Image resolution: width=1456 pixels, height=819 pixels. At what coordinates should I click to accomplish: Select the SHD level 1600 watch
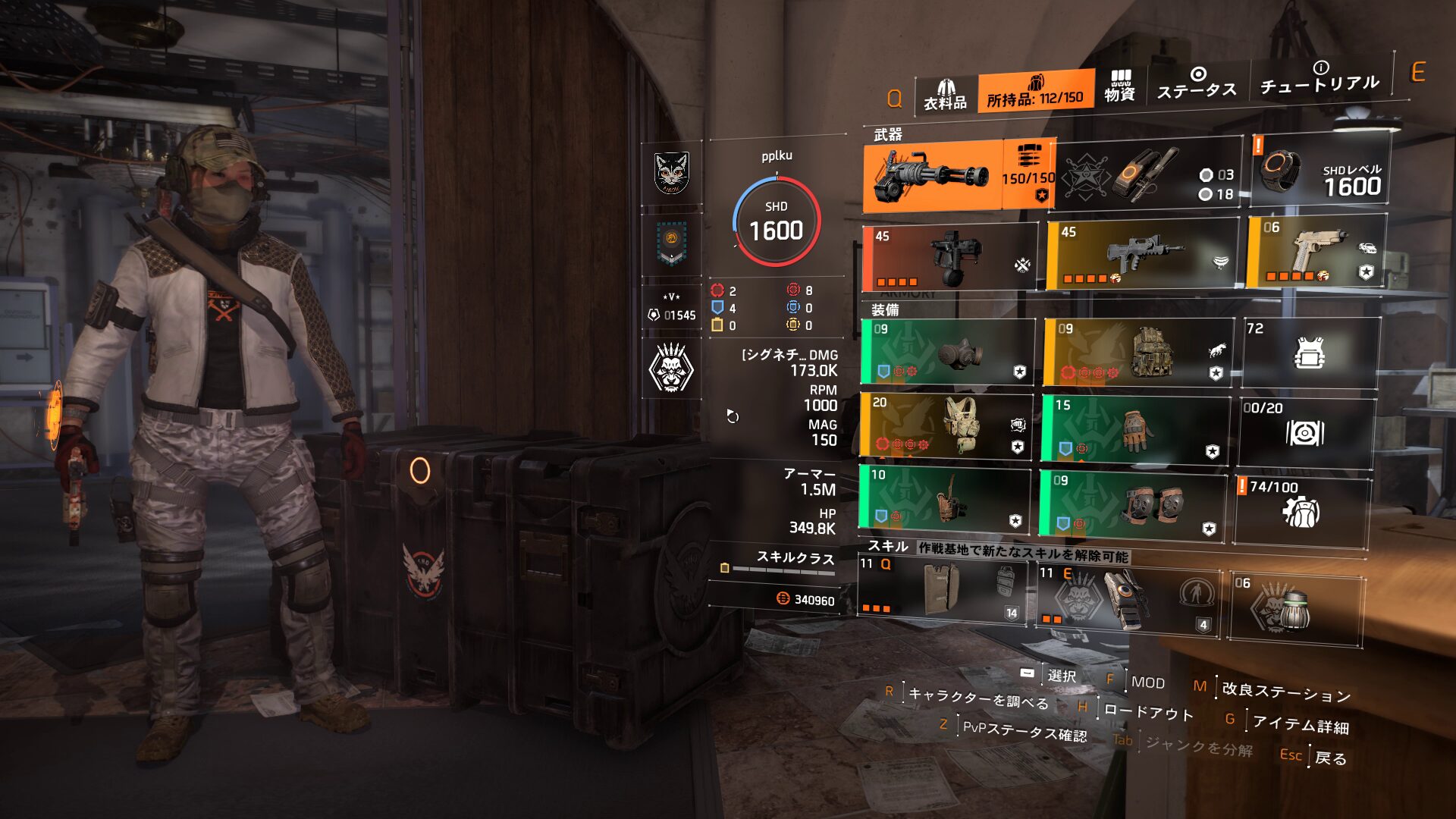pyautogui.click(x=1319, y=170)
